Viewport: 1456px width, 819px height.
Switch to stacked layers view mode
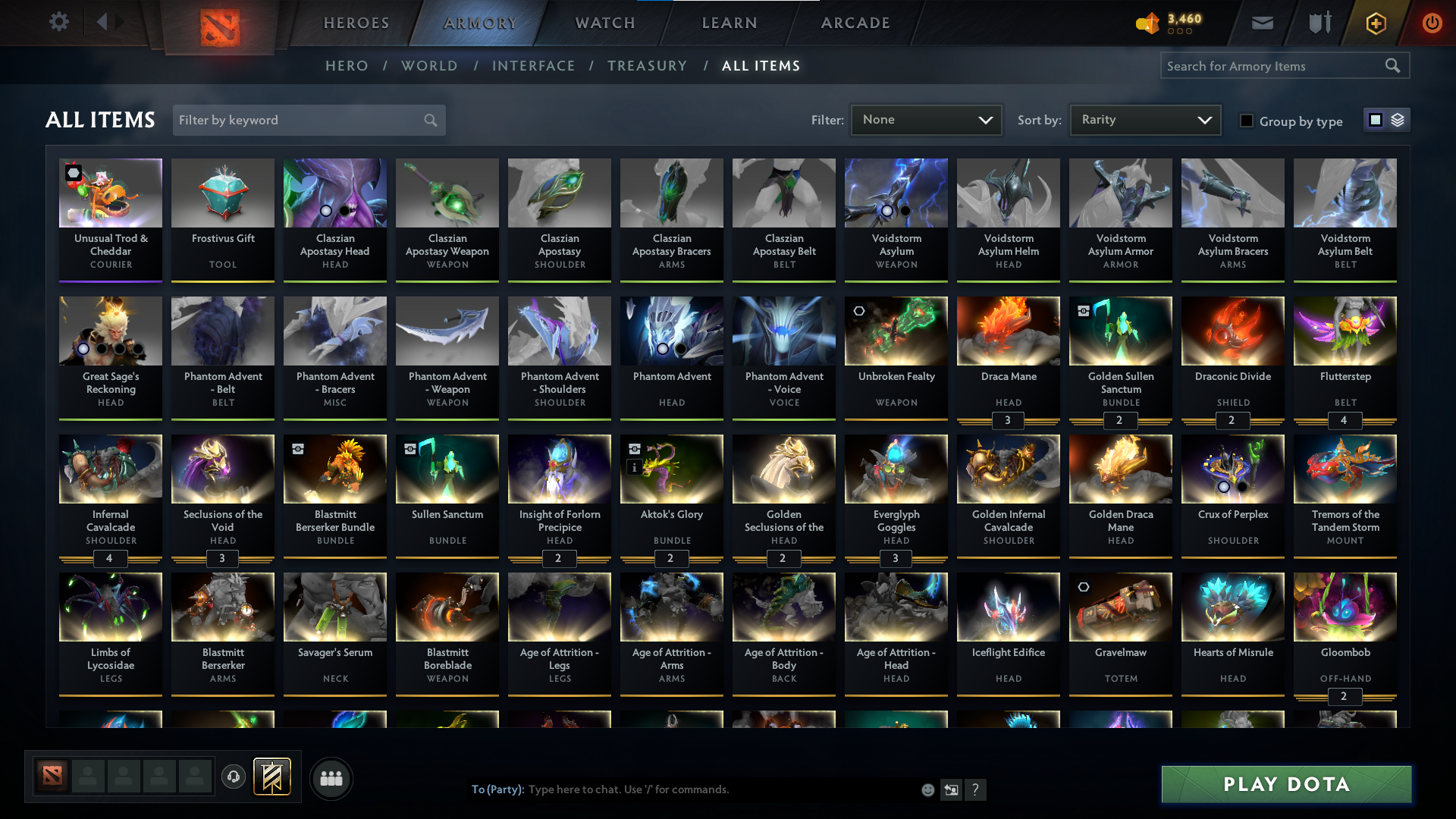1395,119
